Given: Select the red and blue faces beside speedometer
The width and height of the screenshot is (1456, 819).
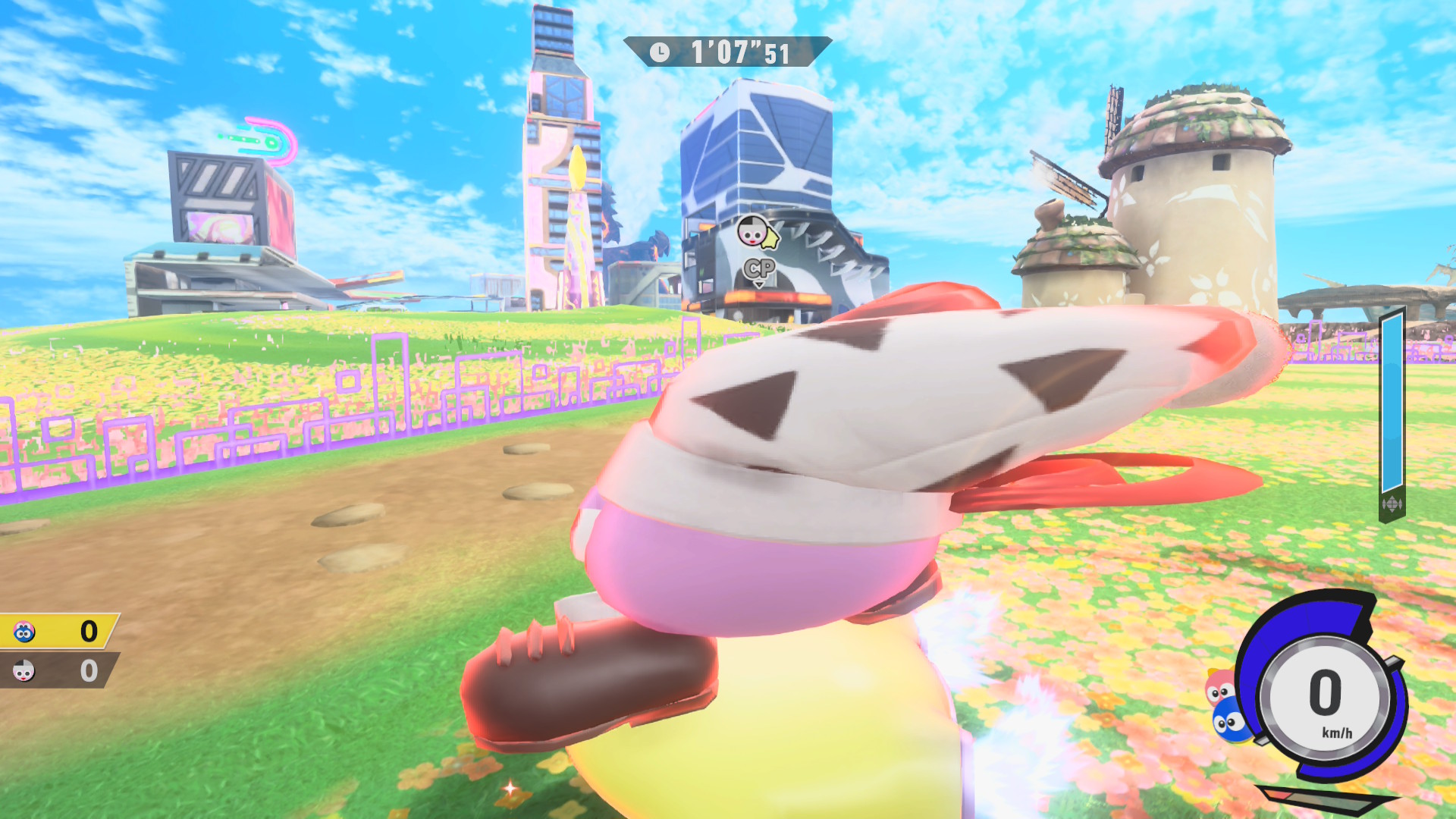Looking at the screenshot, I should point(1226,705).
